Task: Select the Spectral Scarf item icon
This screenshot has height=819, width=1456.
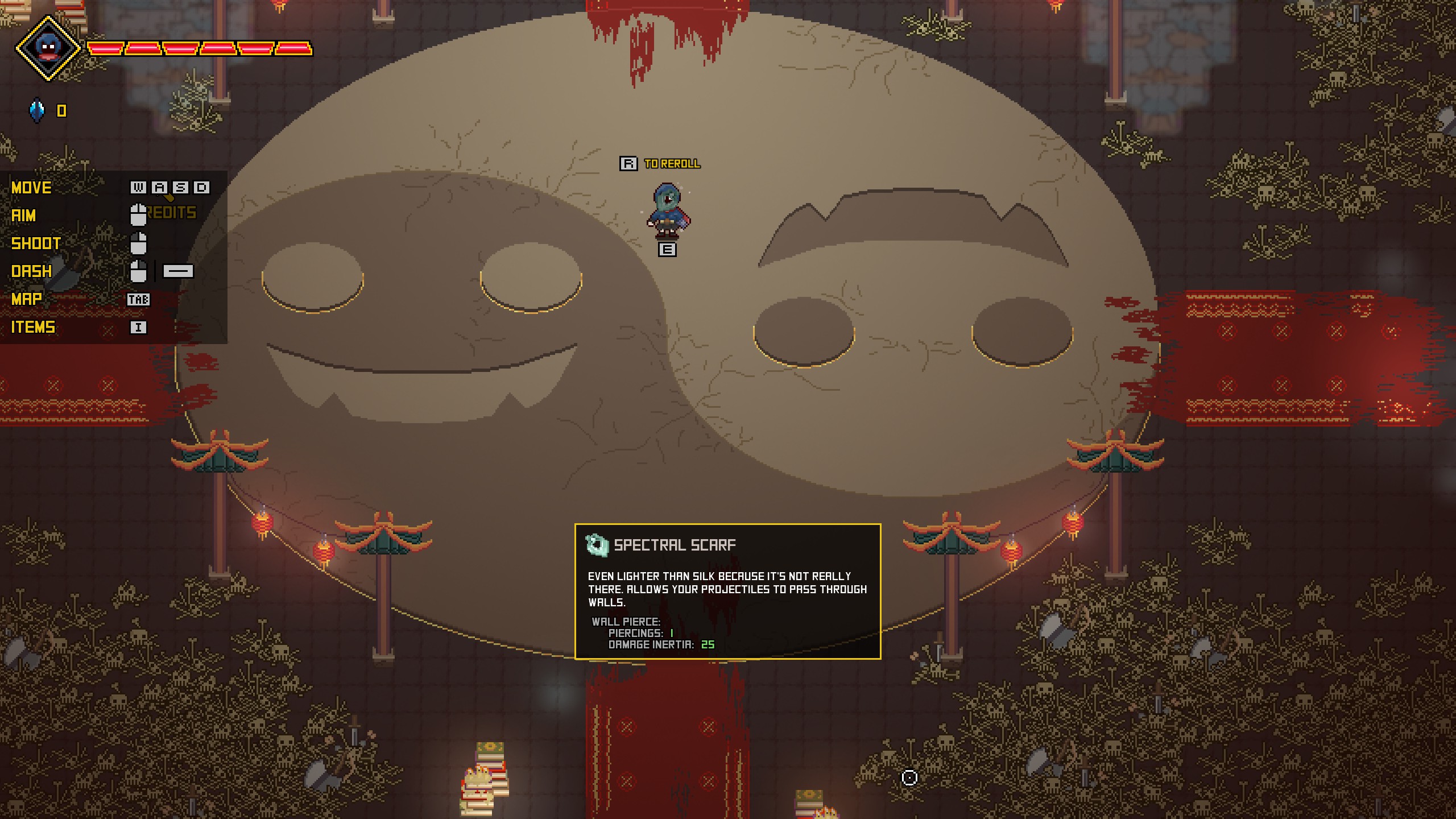Action: pyautogui.click(x=597, y=545)
